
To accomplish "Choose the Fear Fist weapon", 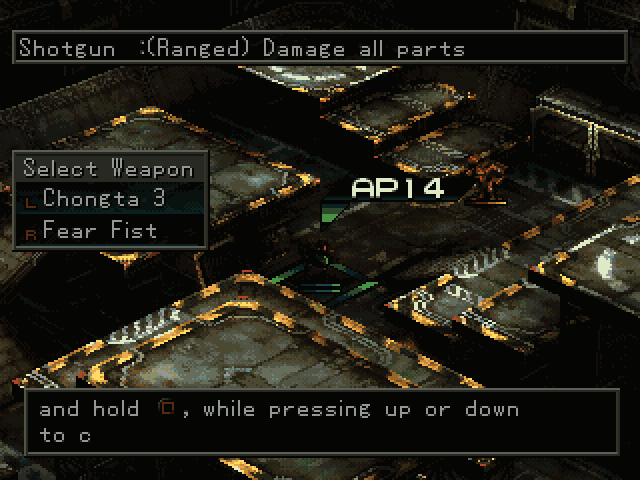I will click(100, 230).
